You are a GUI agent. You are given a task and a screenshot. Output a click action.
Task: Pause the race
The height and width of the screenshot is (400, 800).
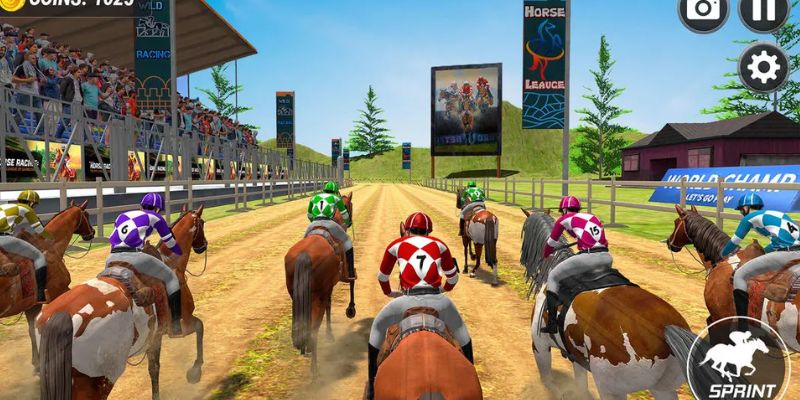[763, 9]
